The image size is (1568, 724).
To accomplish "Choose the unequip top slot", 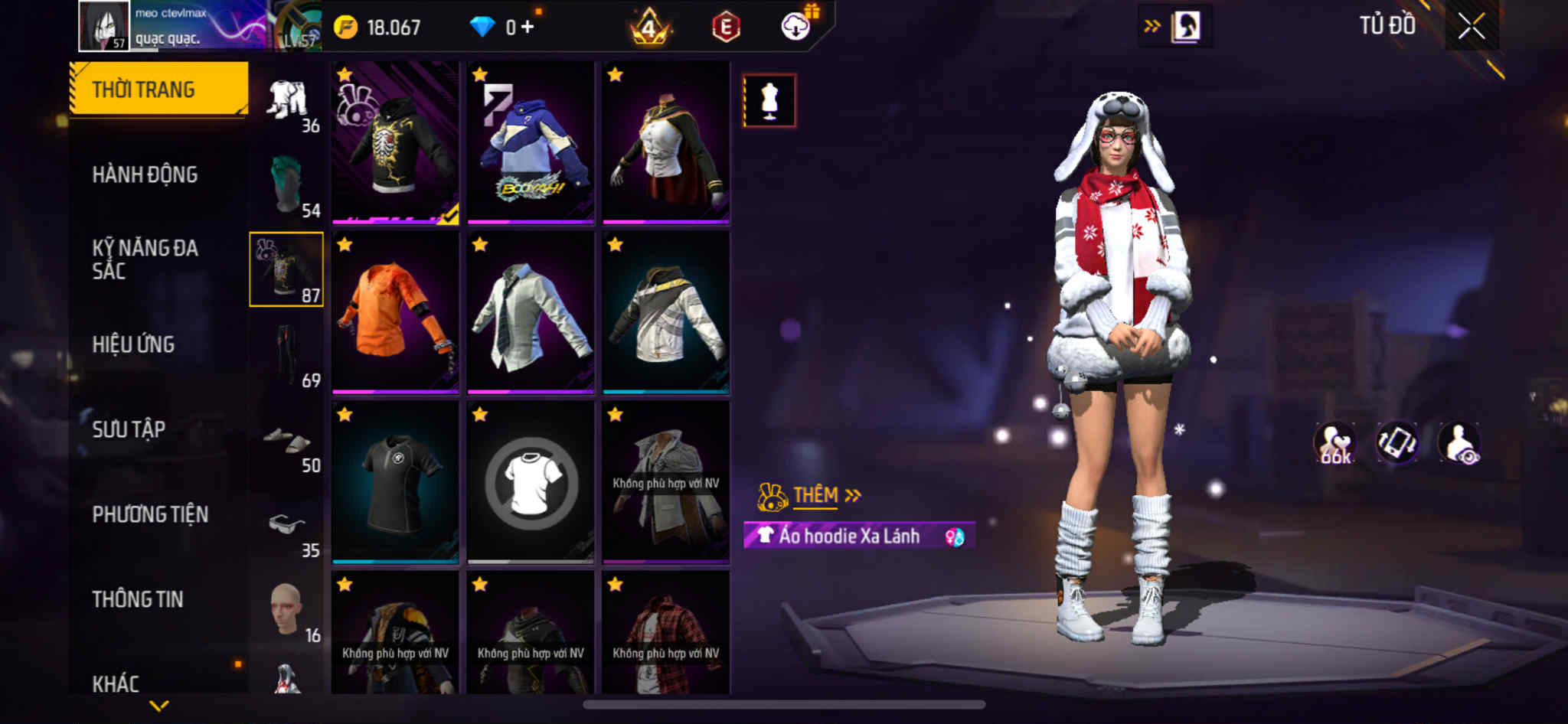I will click(x=531, y=483).
